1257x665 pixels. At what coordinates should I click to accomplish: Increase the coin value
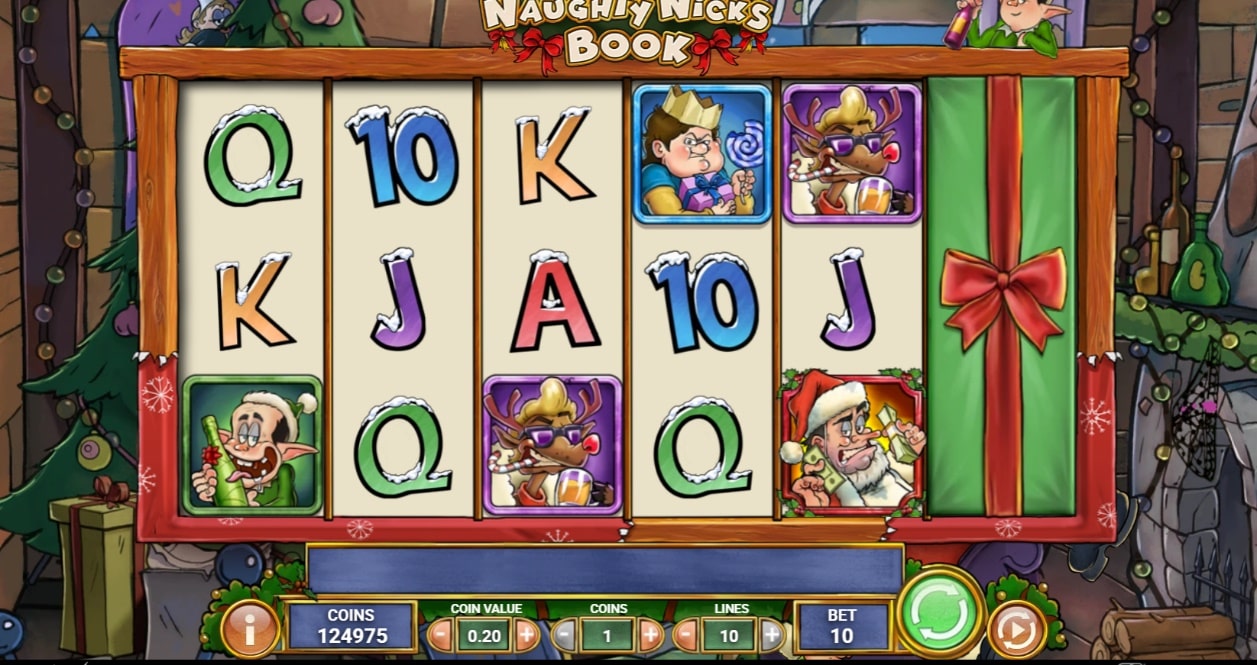coord(527,634)
